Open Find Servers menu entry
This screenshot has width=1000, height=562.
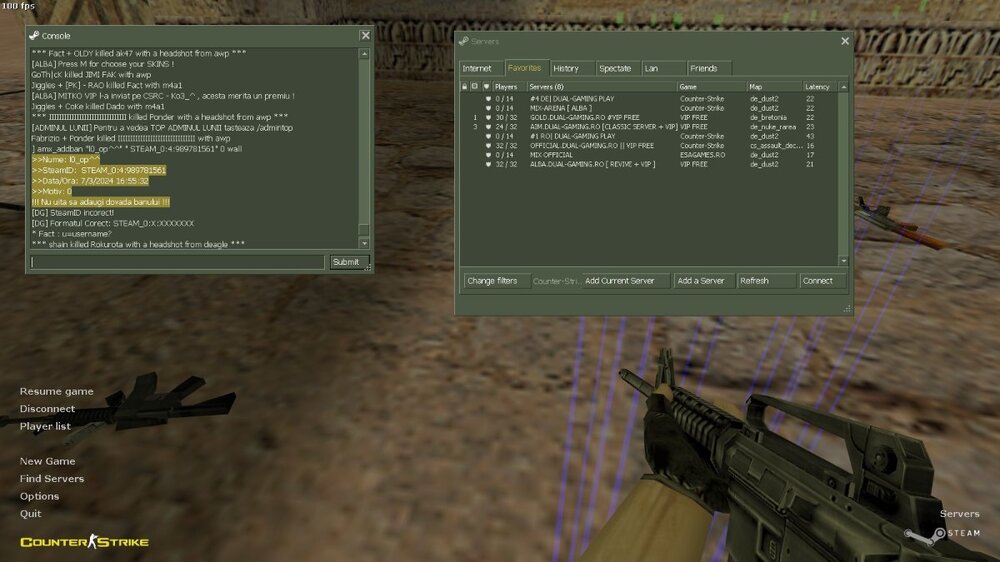click(x=52, y=478)
